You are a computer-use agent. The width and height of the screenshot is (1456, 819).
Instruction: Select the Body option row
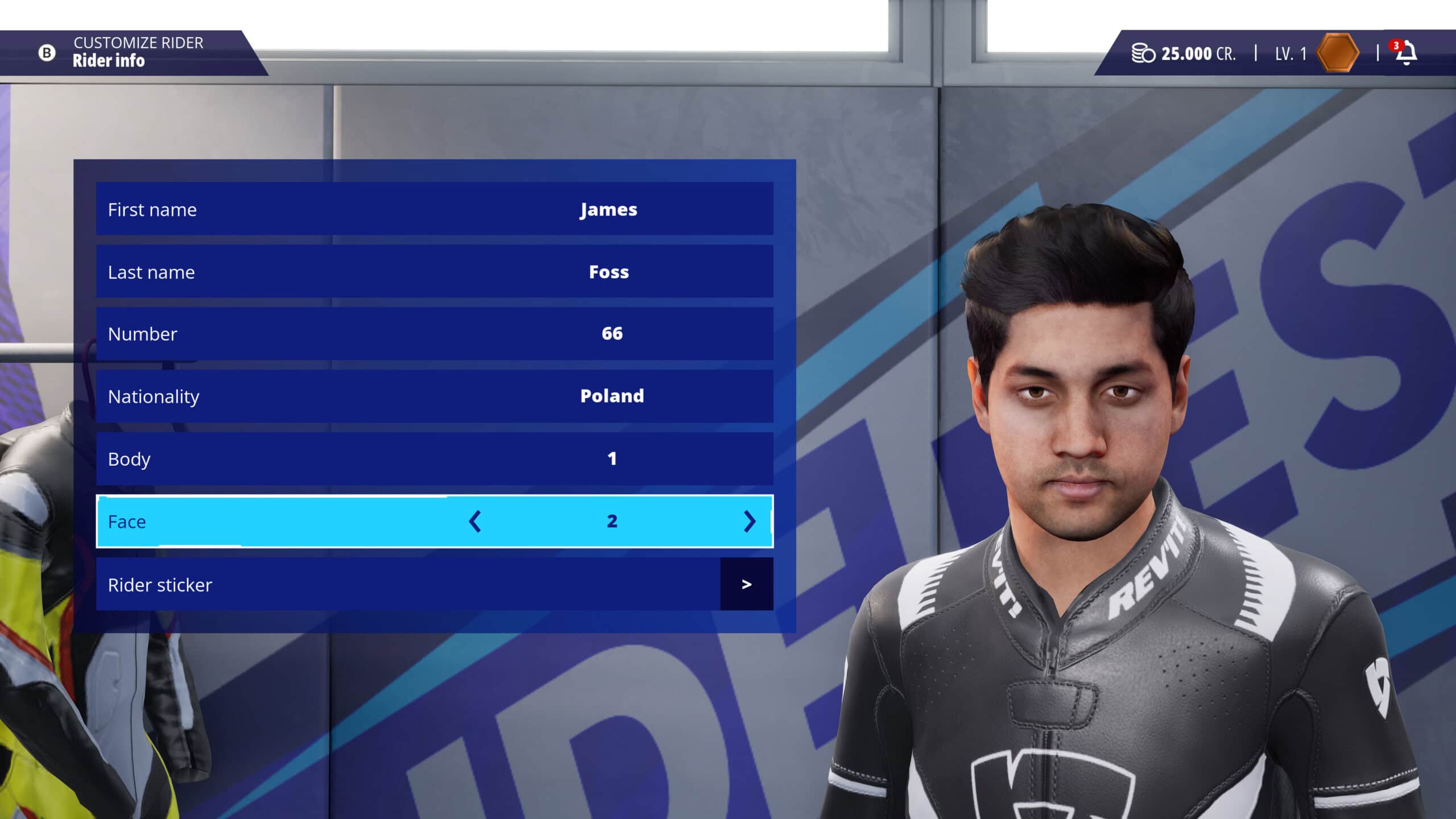[x=435, y=459]
